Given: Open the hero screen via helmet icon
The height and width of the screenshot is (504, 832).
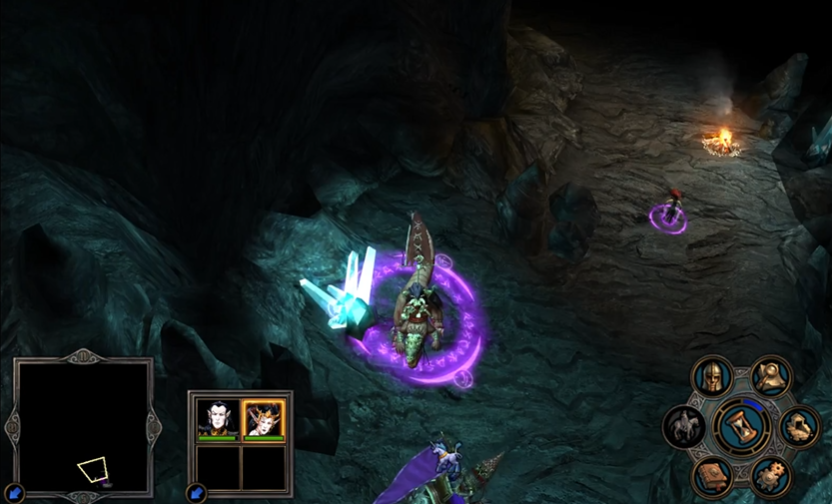Looking at the screenshot, I should [x=712, y=378].
